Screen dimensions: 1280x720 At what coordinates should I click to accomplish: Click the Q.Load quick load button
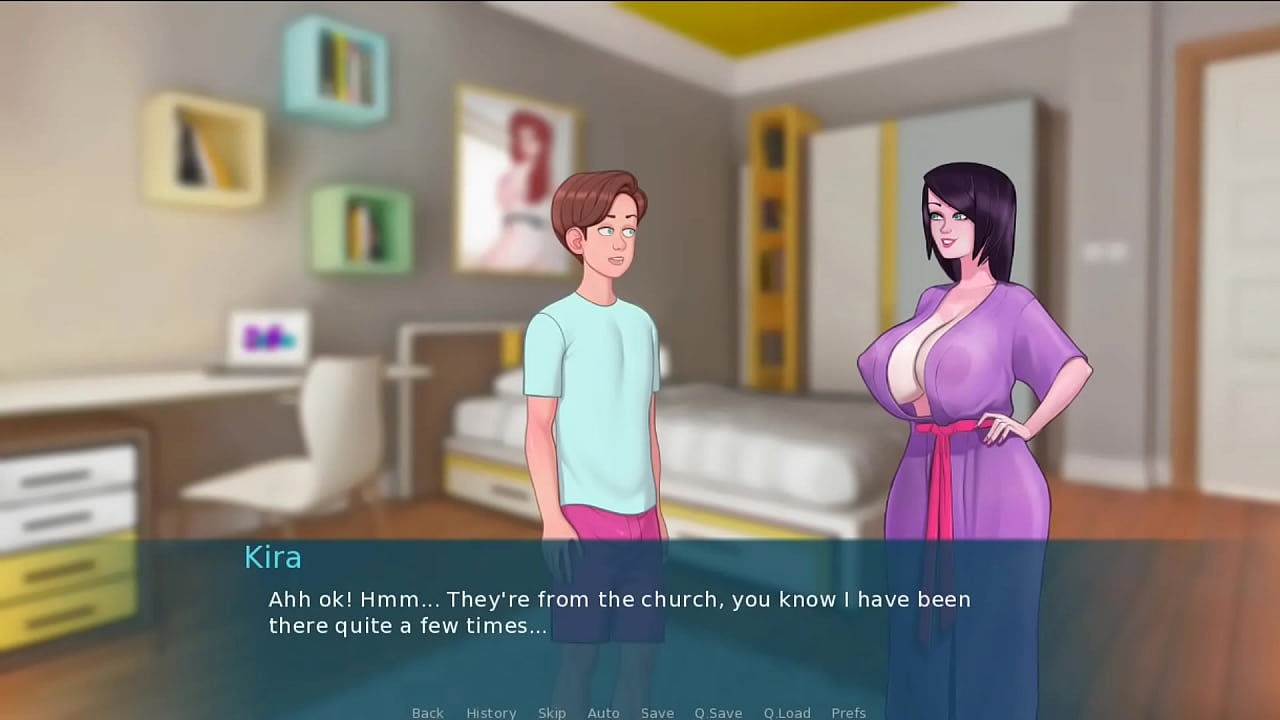(787, 712)
